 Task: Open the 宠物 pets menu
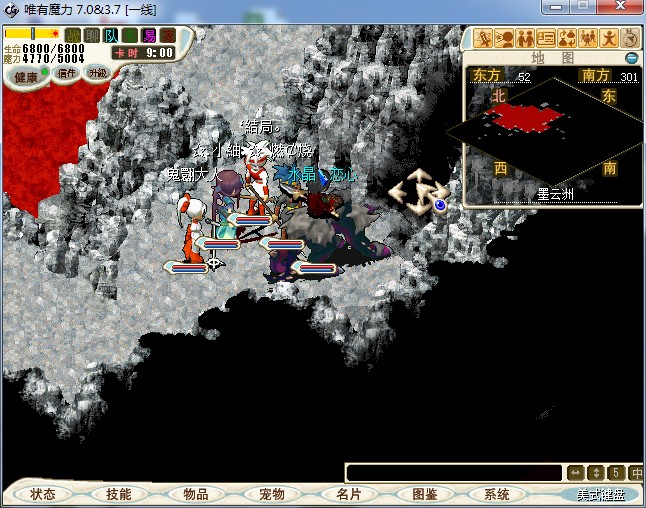[x=272, y=494]
